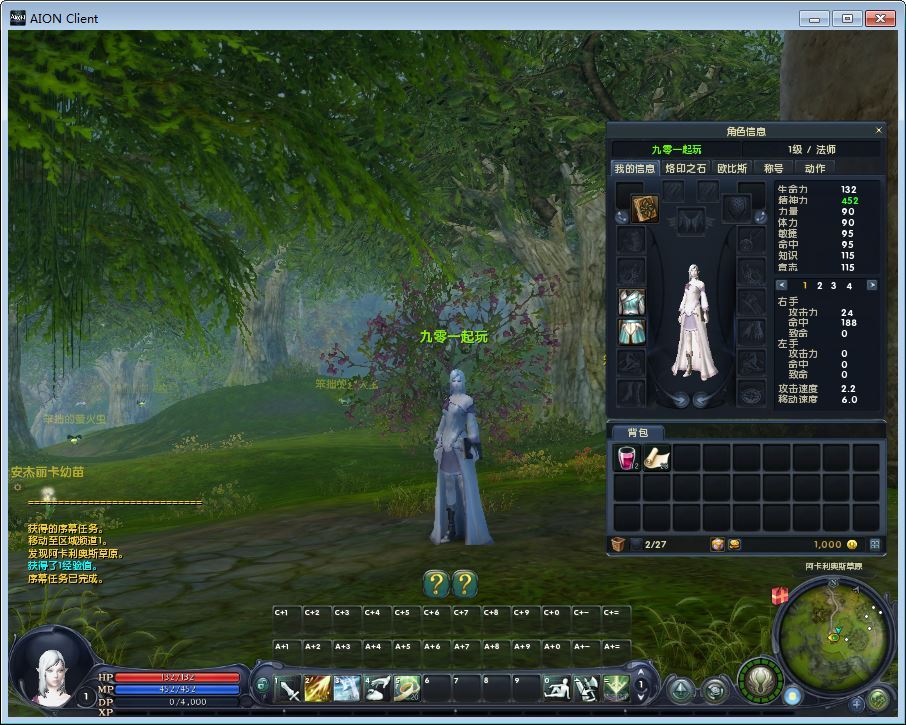Cast the fire spell in hotbar slot 2
The width and height of the screenshot is (906, 725).
pos(318,688)
